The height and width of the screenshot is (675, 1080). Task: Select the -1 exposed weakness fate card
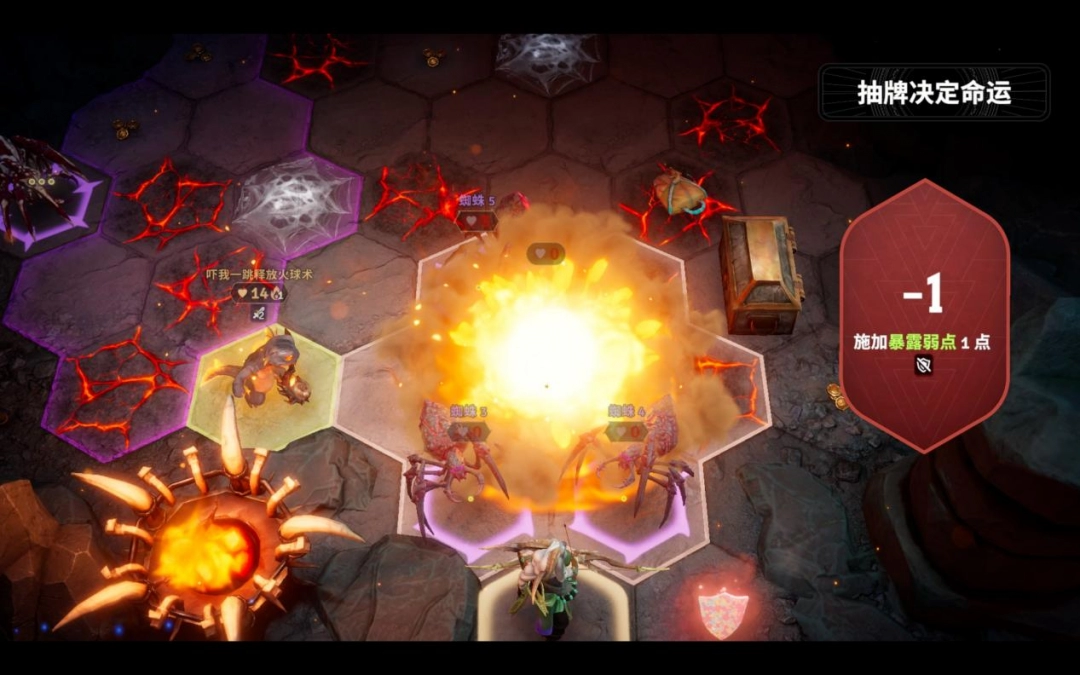pos(924,310)
